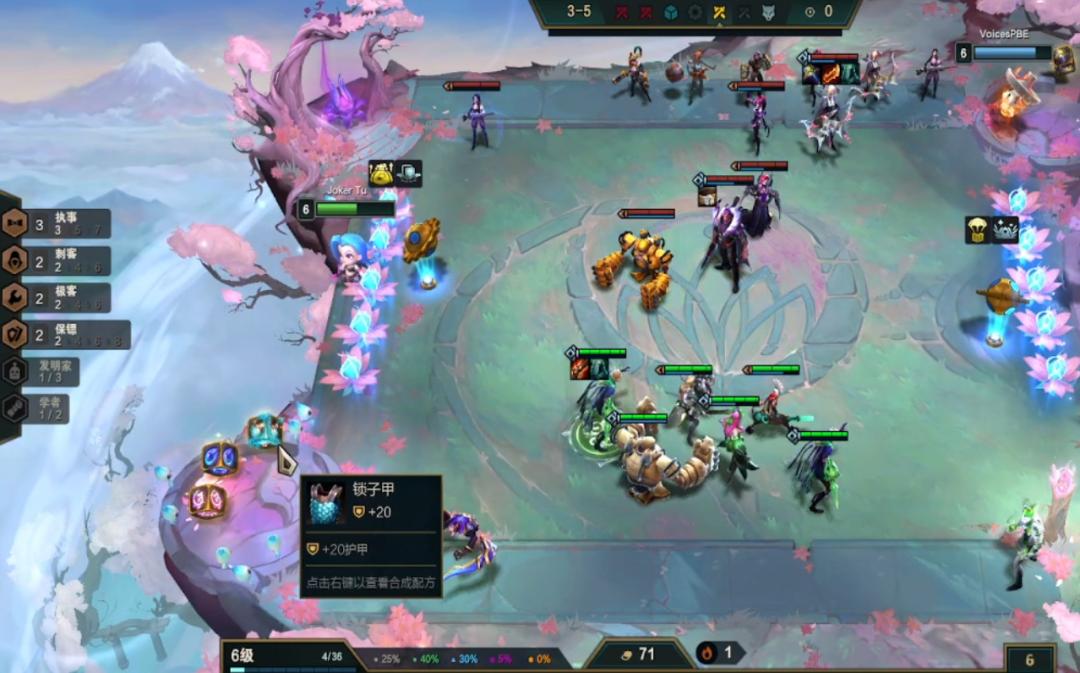1080x673 pixels.
Task: Grab the pink item orb on bench
Action: (x=207, y=500)
